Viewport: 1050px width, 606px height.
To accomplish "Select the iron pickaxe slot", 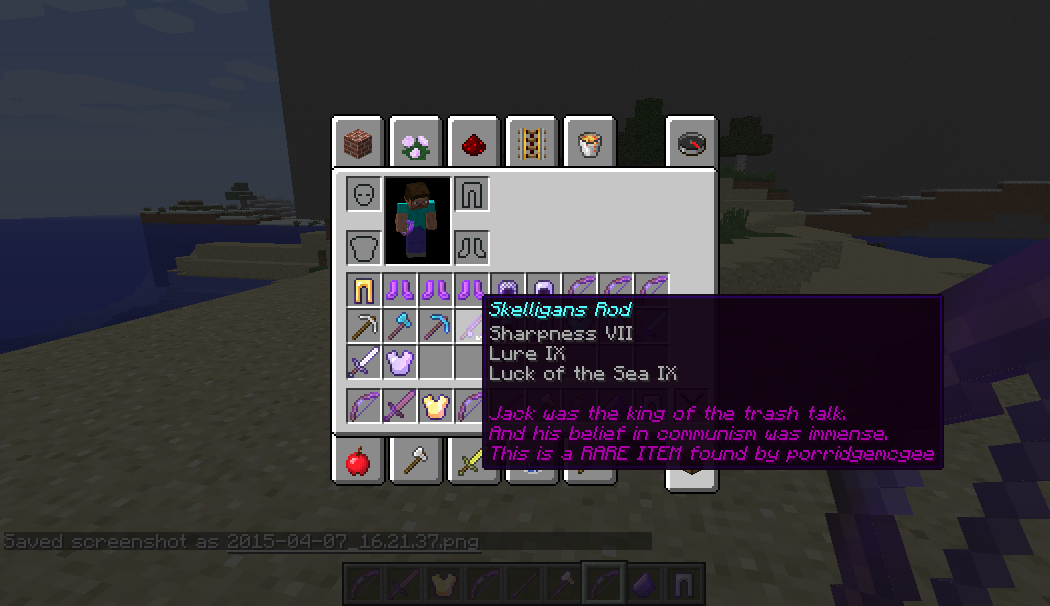I will tap(364, 327).
